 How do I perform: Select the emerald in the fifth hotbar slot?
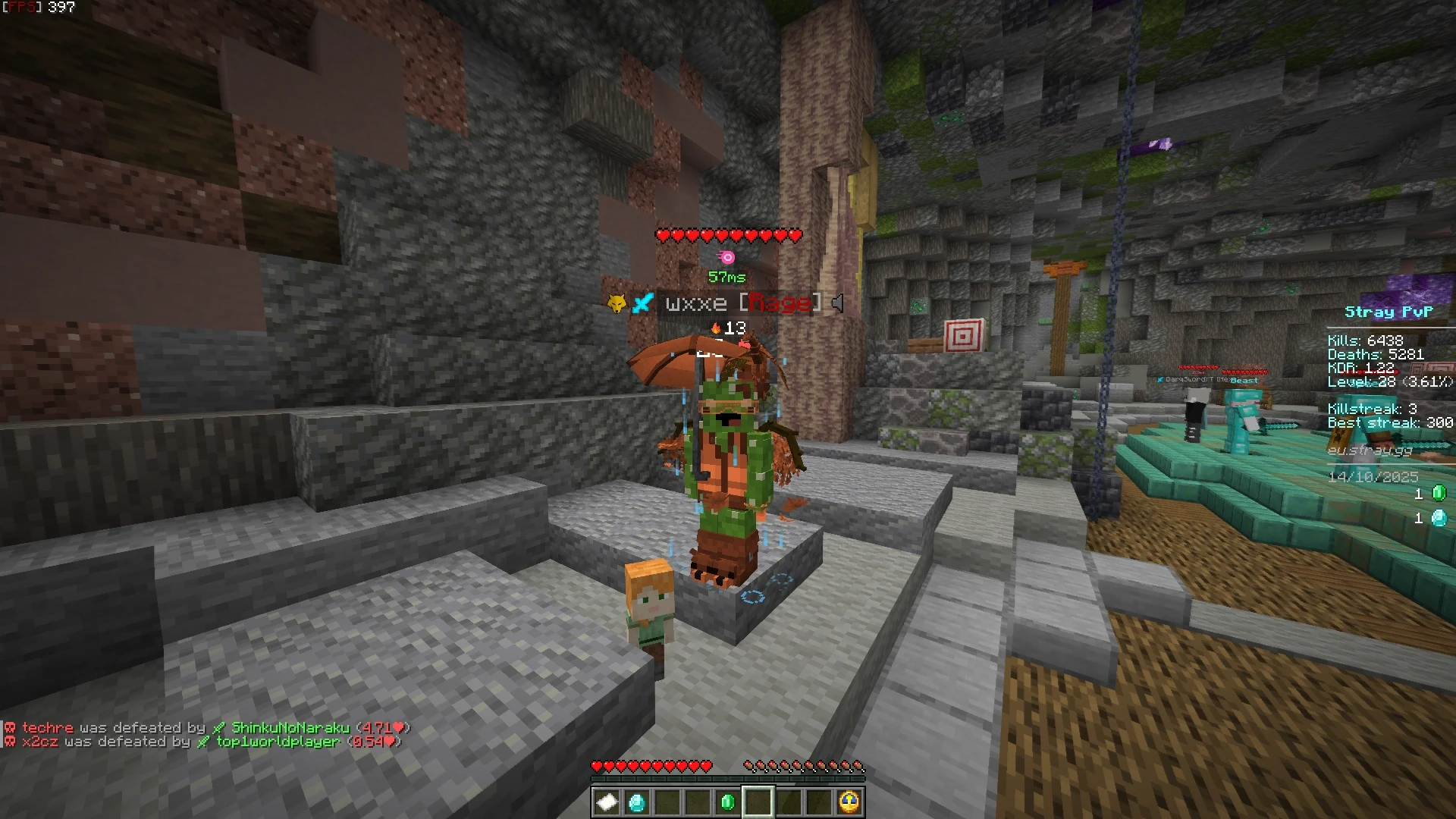[727, 802]
